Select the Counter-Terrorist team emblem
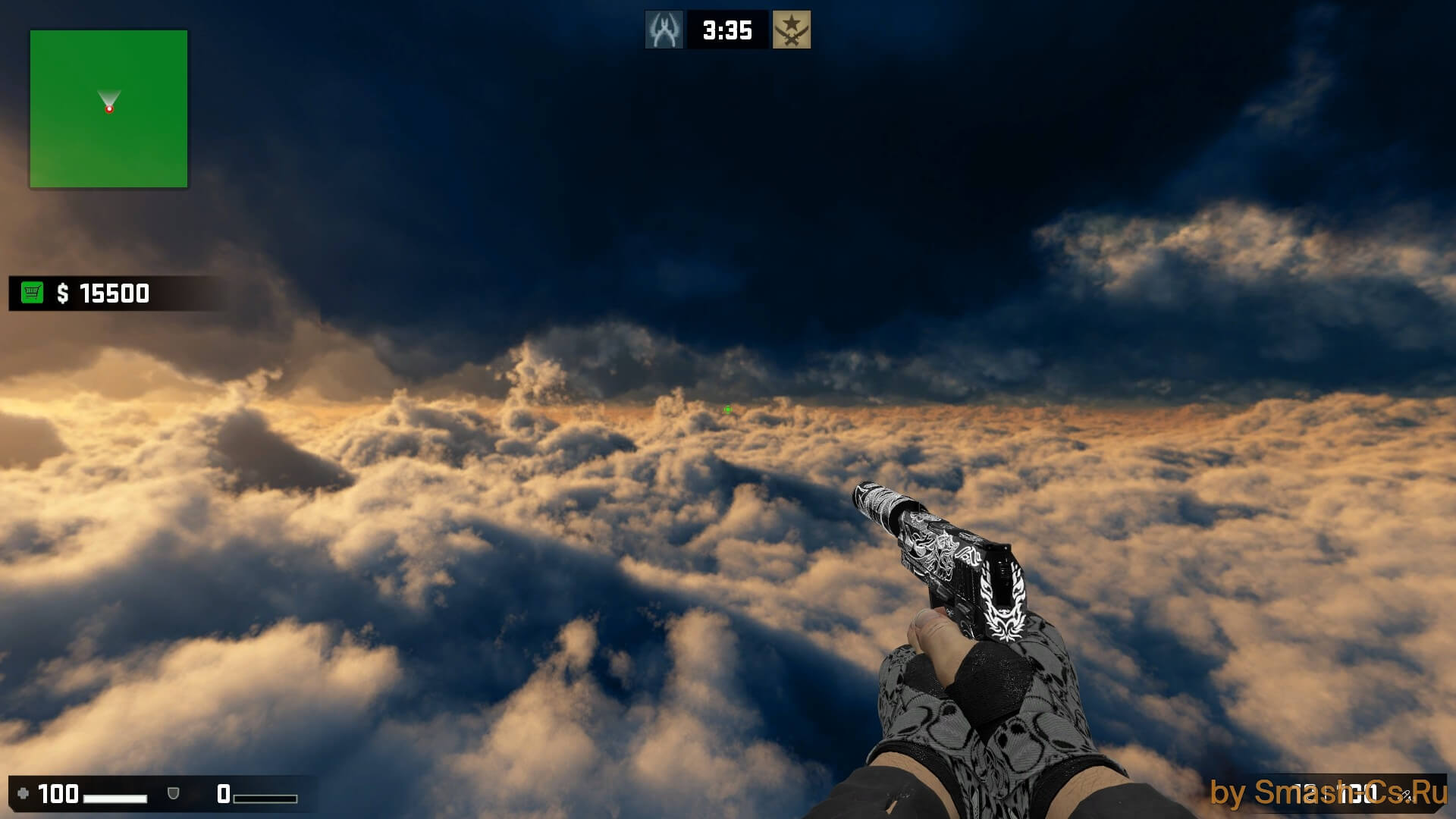 click(664, 30)
